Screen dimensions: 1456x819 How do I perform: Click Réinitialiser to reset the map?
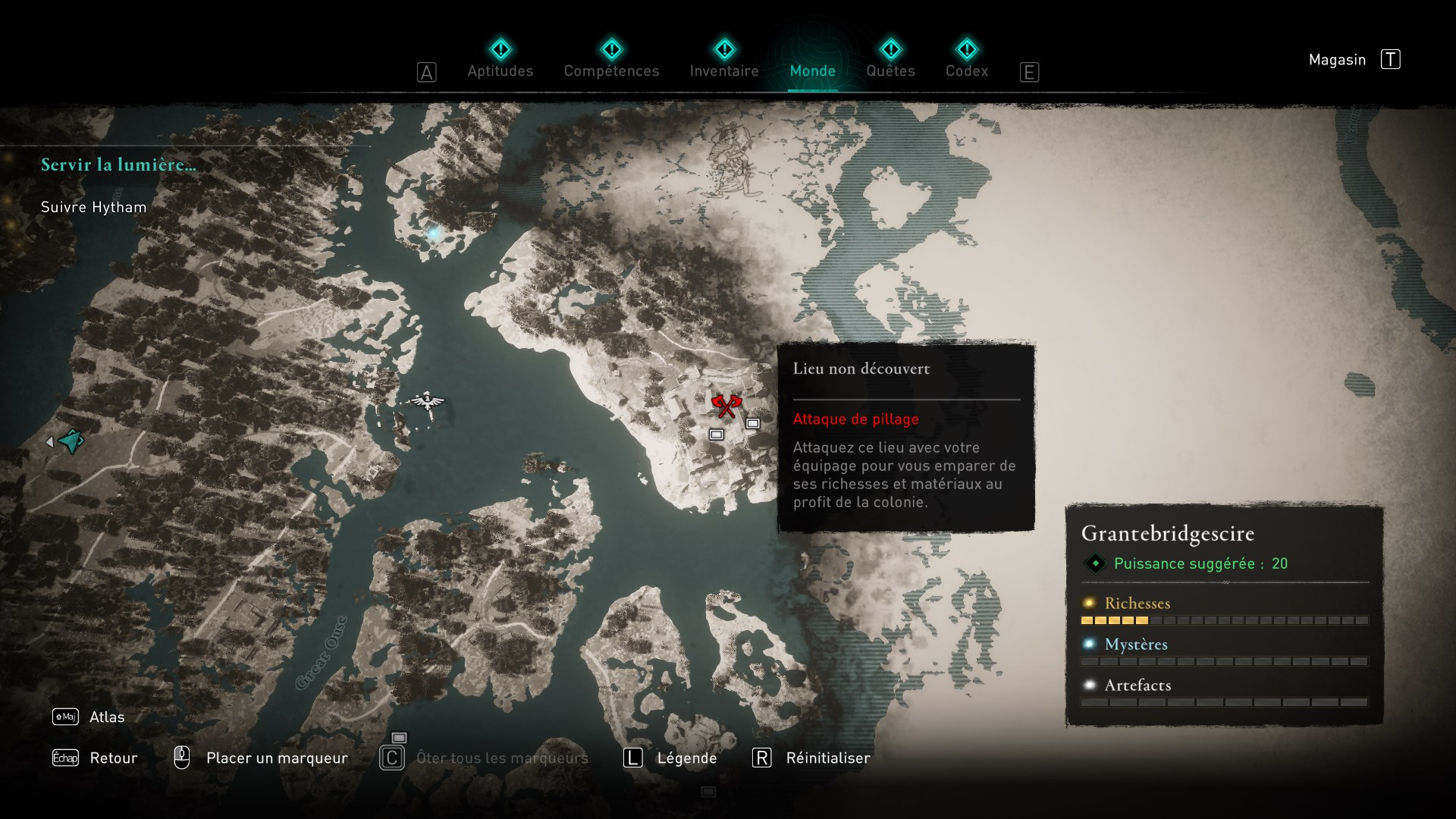point(827,758)
